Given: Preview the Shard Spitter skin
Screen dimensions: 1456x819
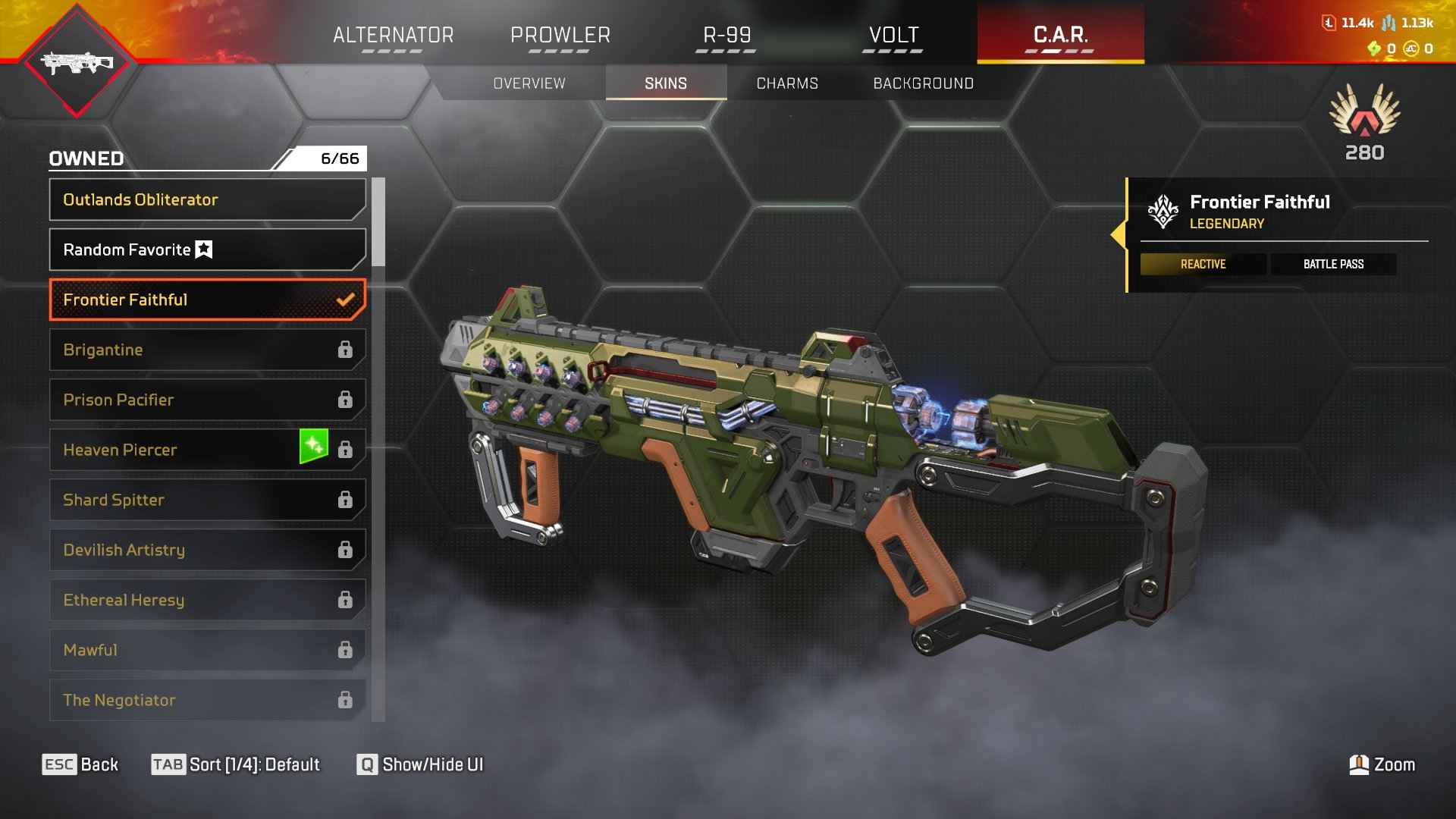Looking at the screenshot, I should click(x=207, y=500).
